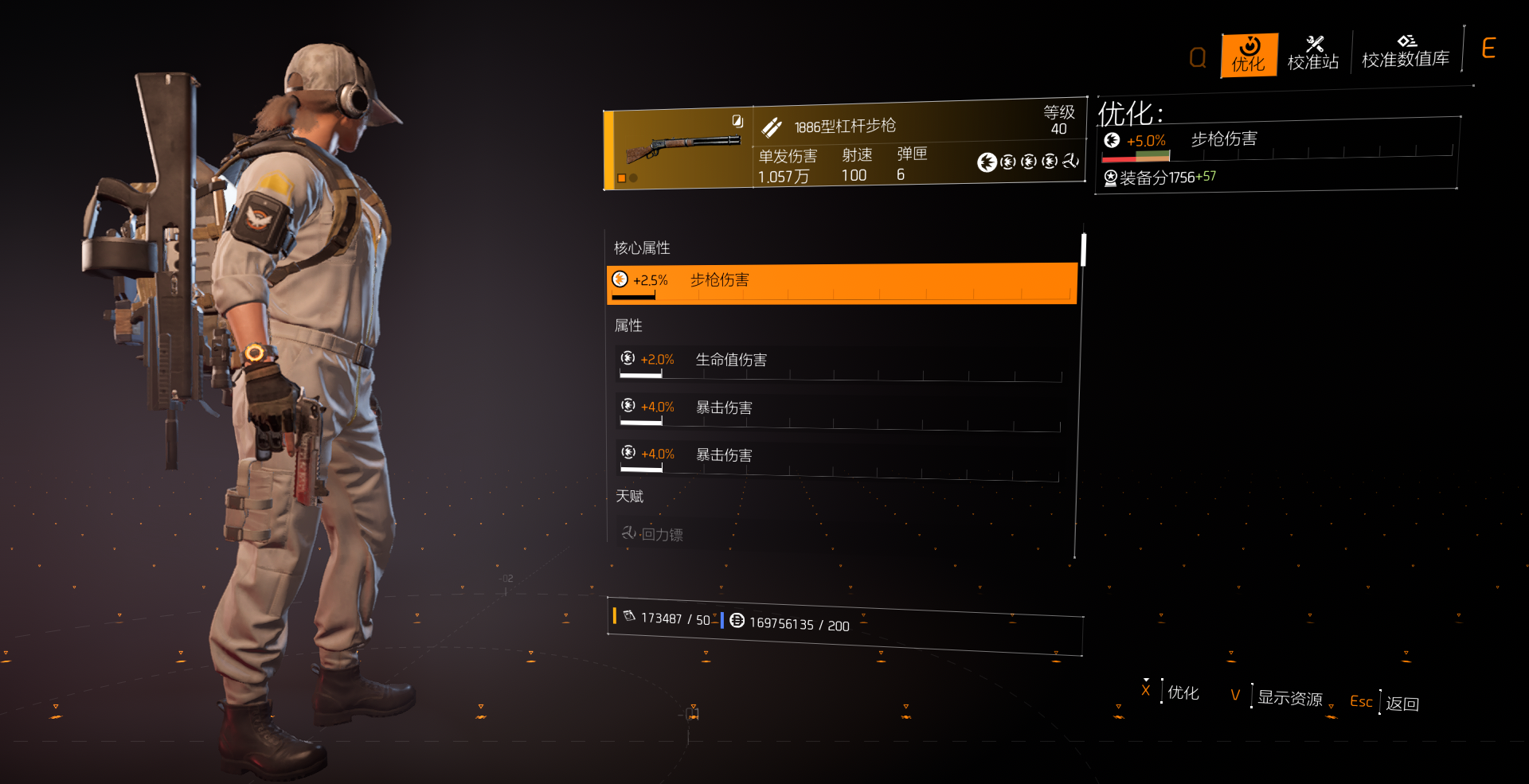Select the 生命值伤害 attribute row
Image resolution: width=1529 pixels, height=784 pixels.
point(840,362)
